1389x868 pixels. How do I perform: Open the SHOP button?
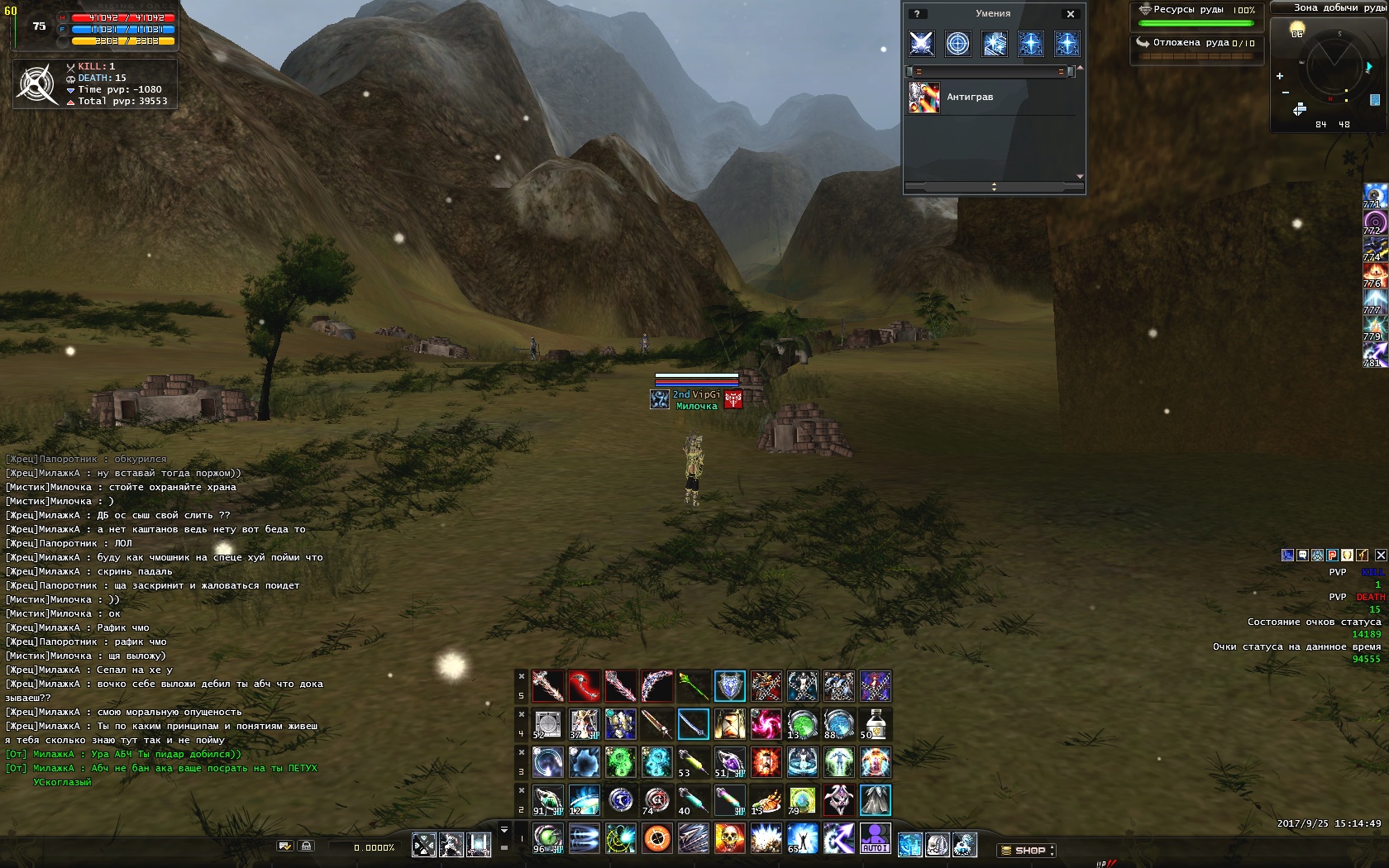1026,850
